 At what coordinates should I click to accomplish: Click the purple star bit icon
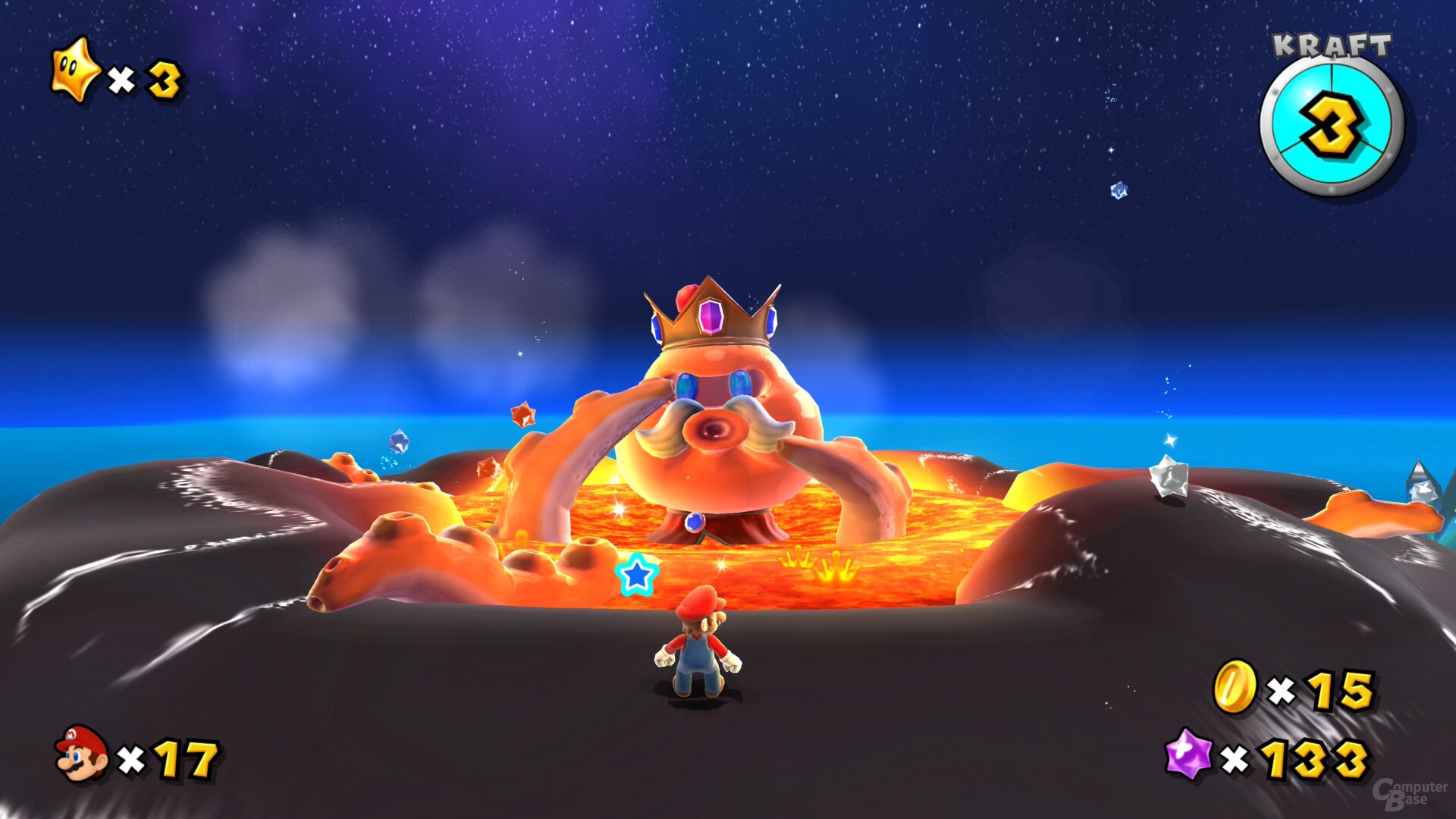click(1188, 754)
